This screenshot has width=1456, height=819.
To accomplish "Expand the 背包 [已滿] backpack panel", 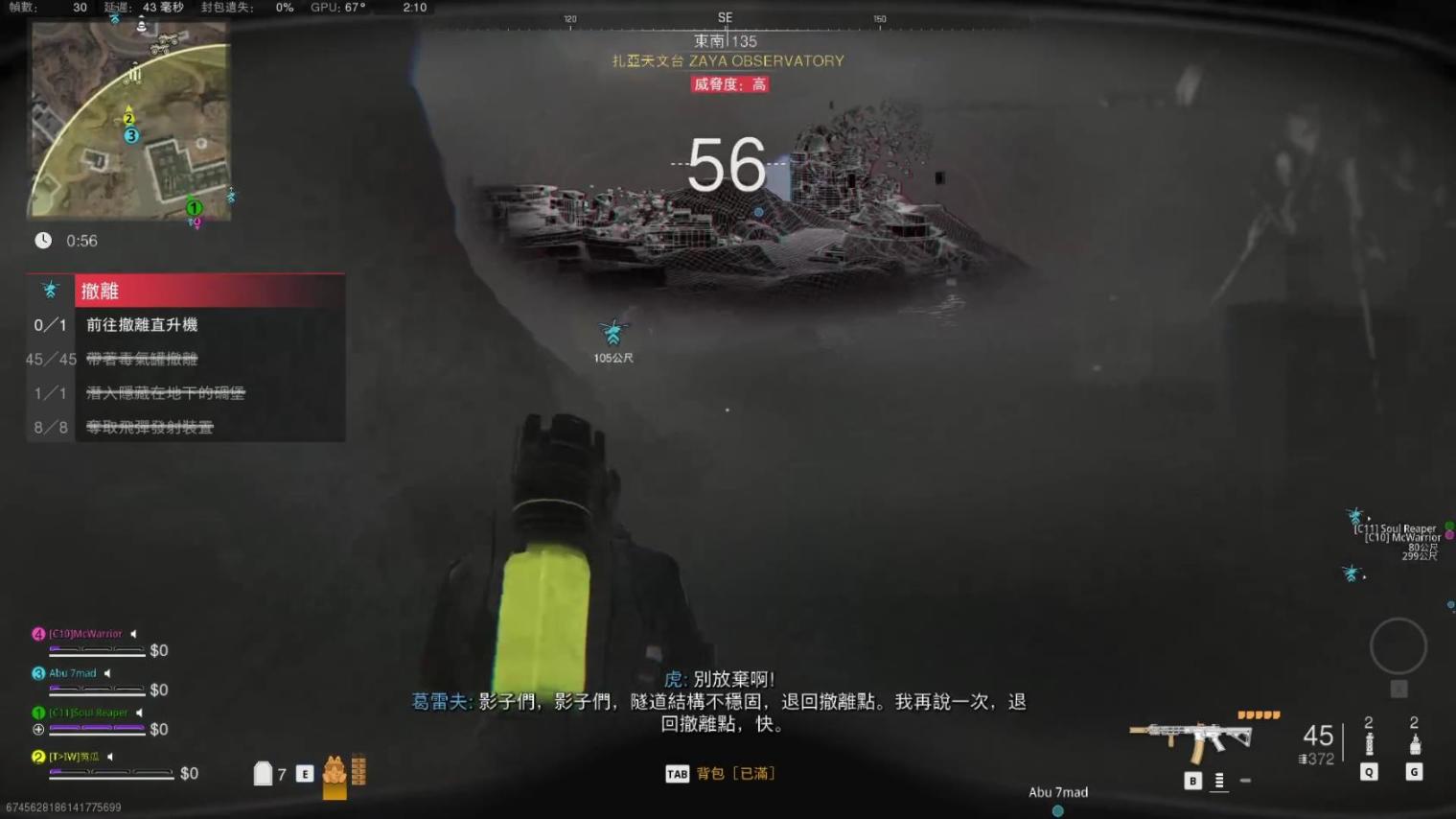I will click(735, 773).
